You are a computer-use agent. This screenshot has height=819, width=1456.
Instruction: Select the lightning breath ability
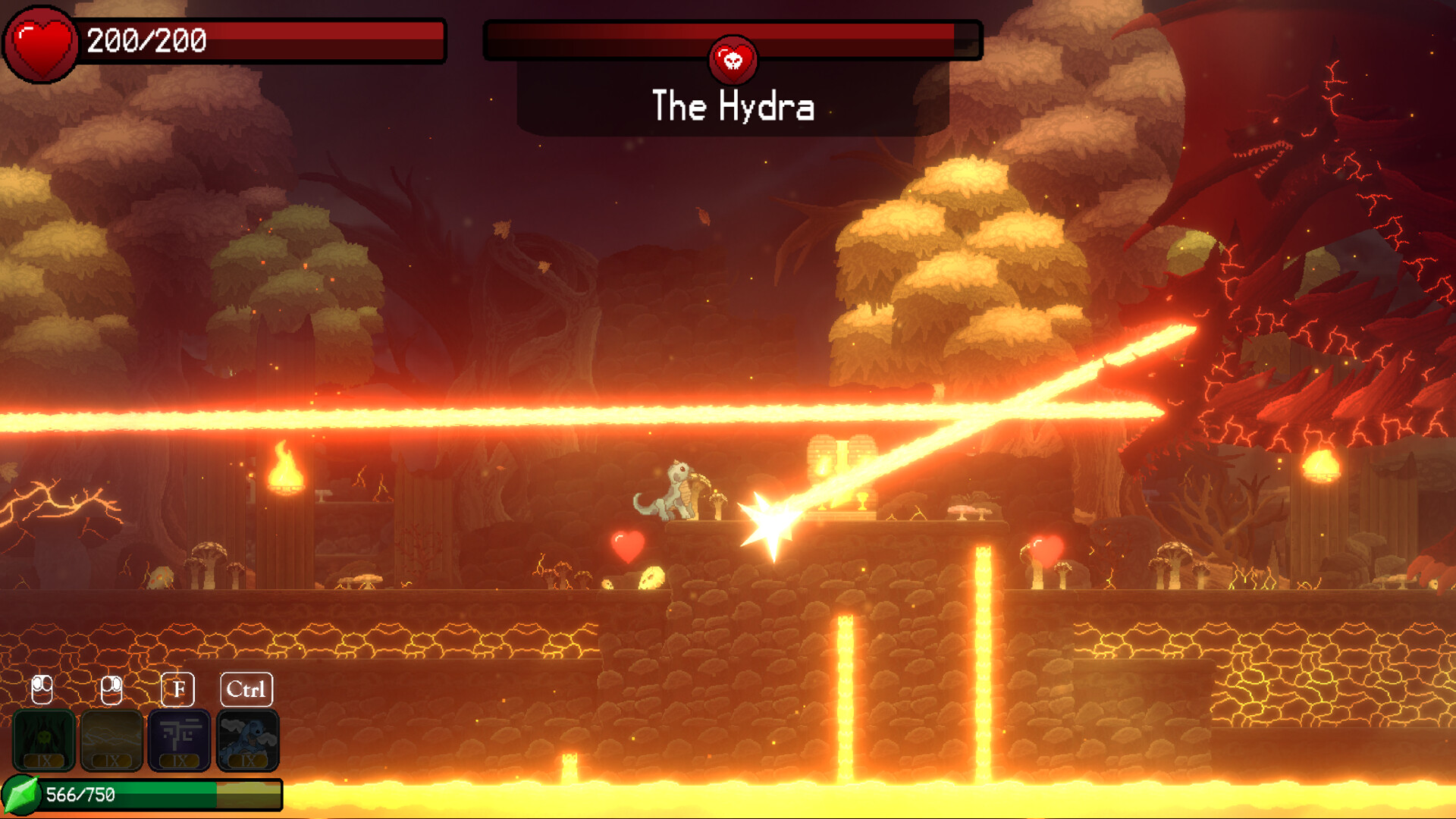[112, 739]
